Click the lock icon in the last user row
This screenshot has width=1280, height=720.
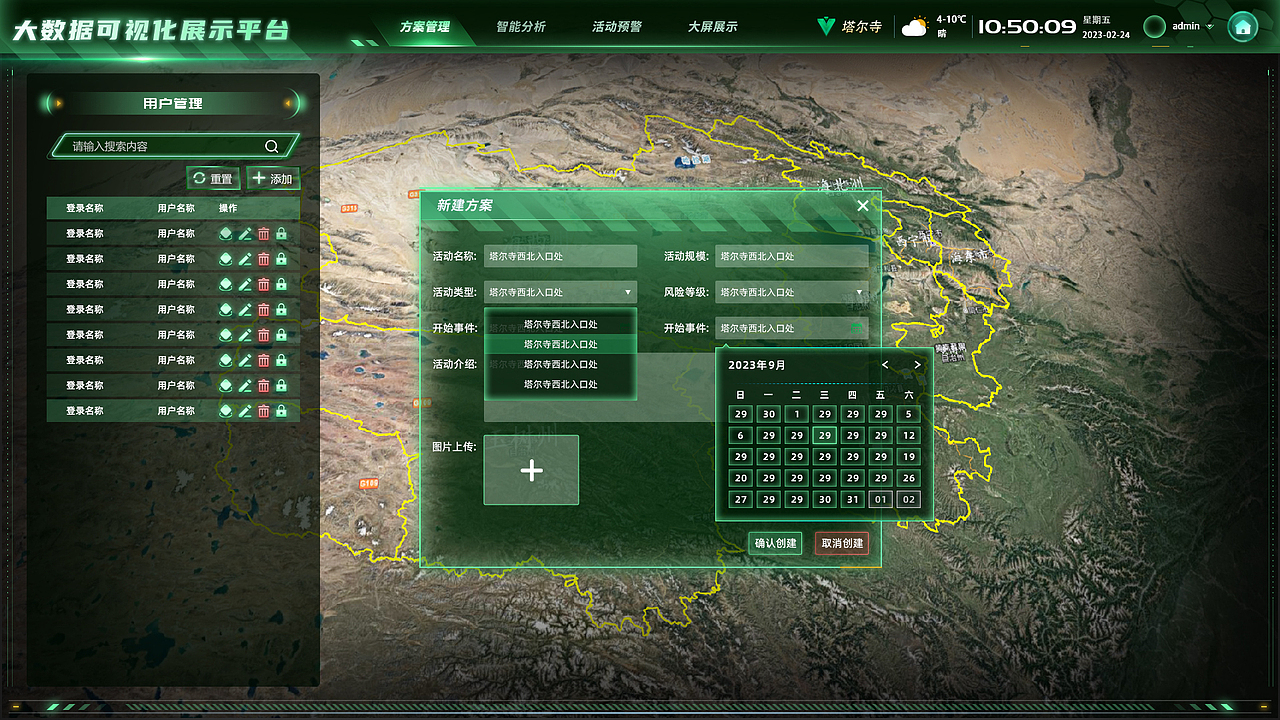point(280,410)
